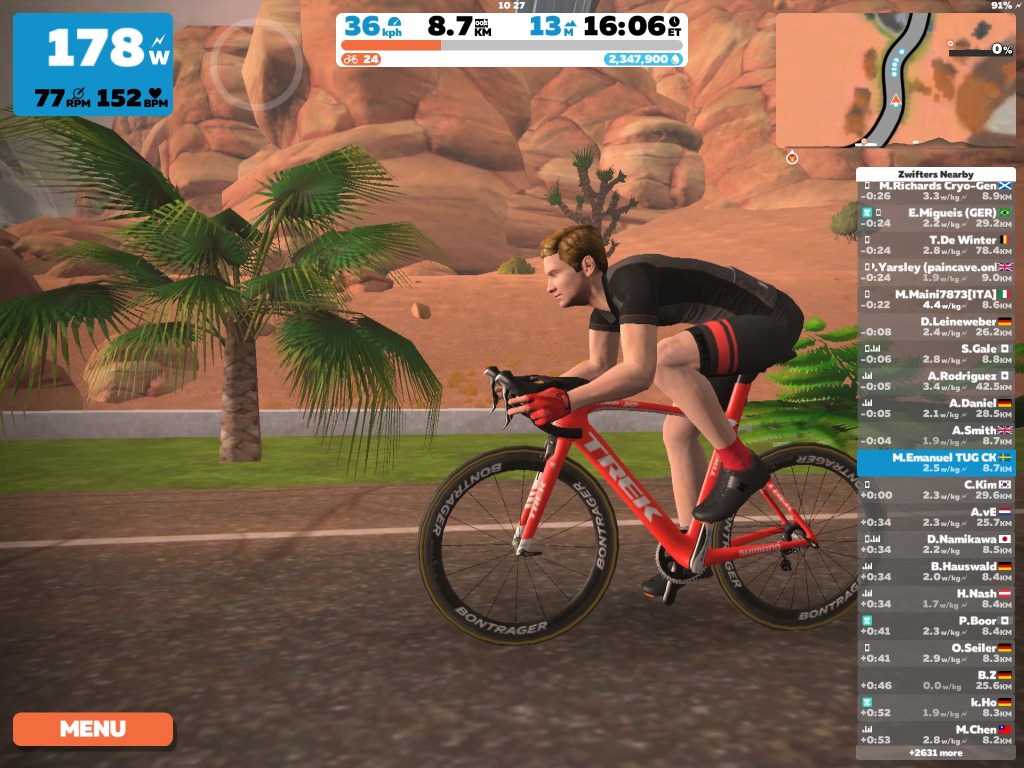
Task: Select A.Smith in the nearby list
Action: pos(935,435)
